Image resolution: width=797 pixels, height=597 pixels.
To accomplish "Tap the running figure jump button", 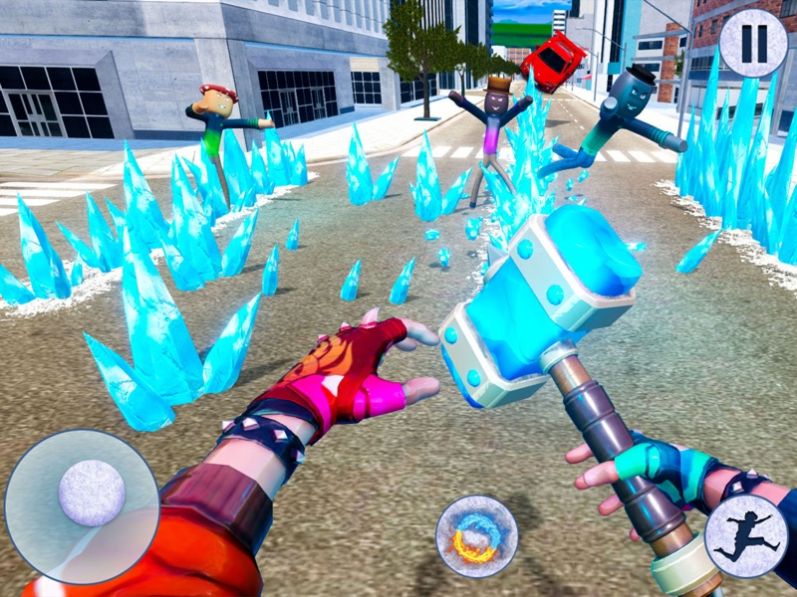I will [746, 536].
